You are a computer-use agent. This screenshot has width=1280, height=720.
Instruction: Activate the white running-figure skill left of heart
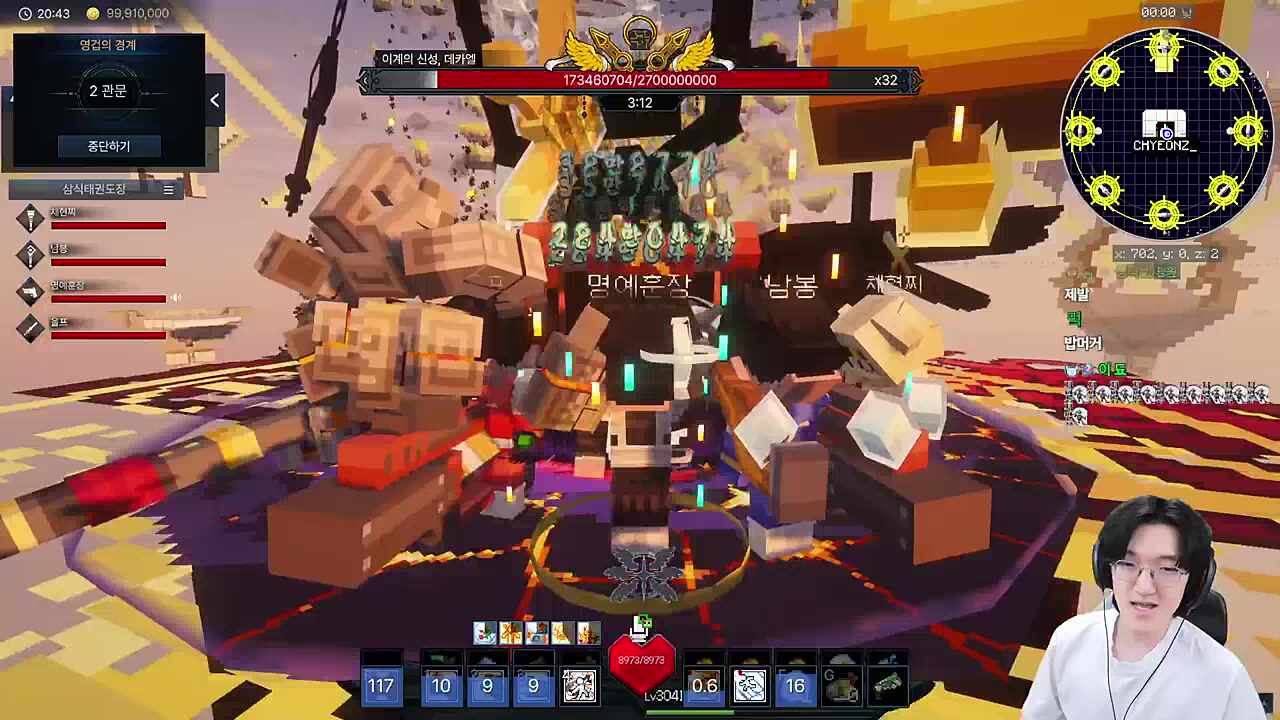[x=579, y=685]
